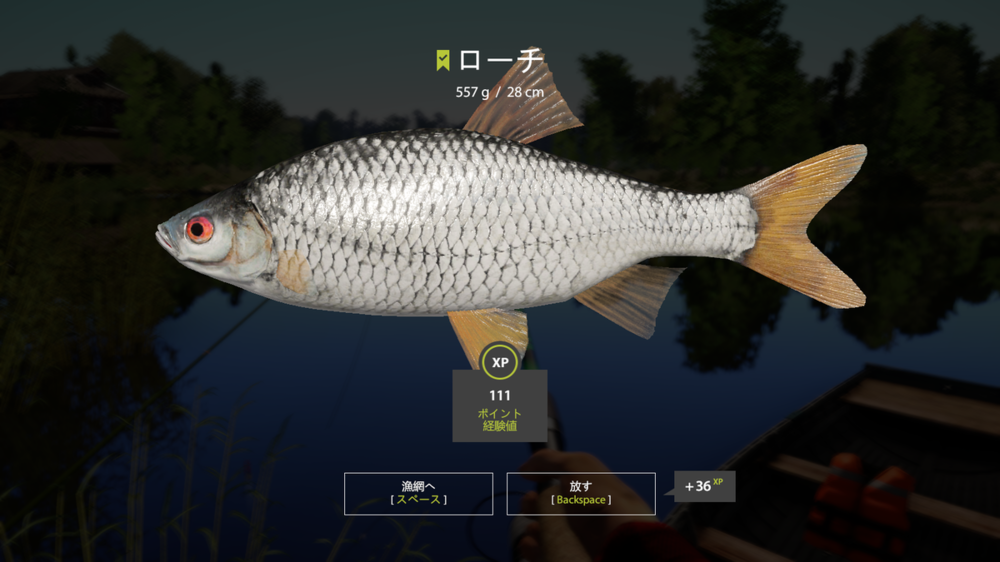Select 放す to release the roach
Screen dimensions: 1000x562
[581, 493]
